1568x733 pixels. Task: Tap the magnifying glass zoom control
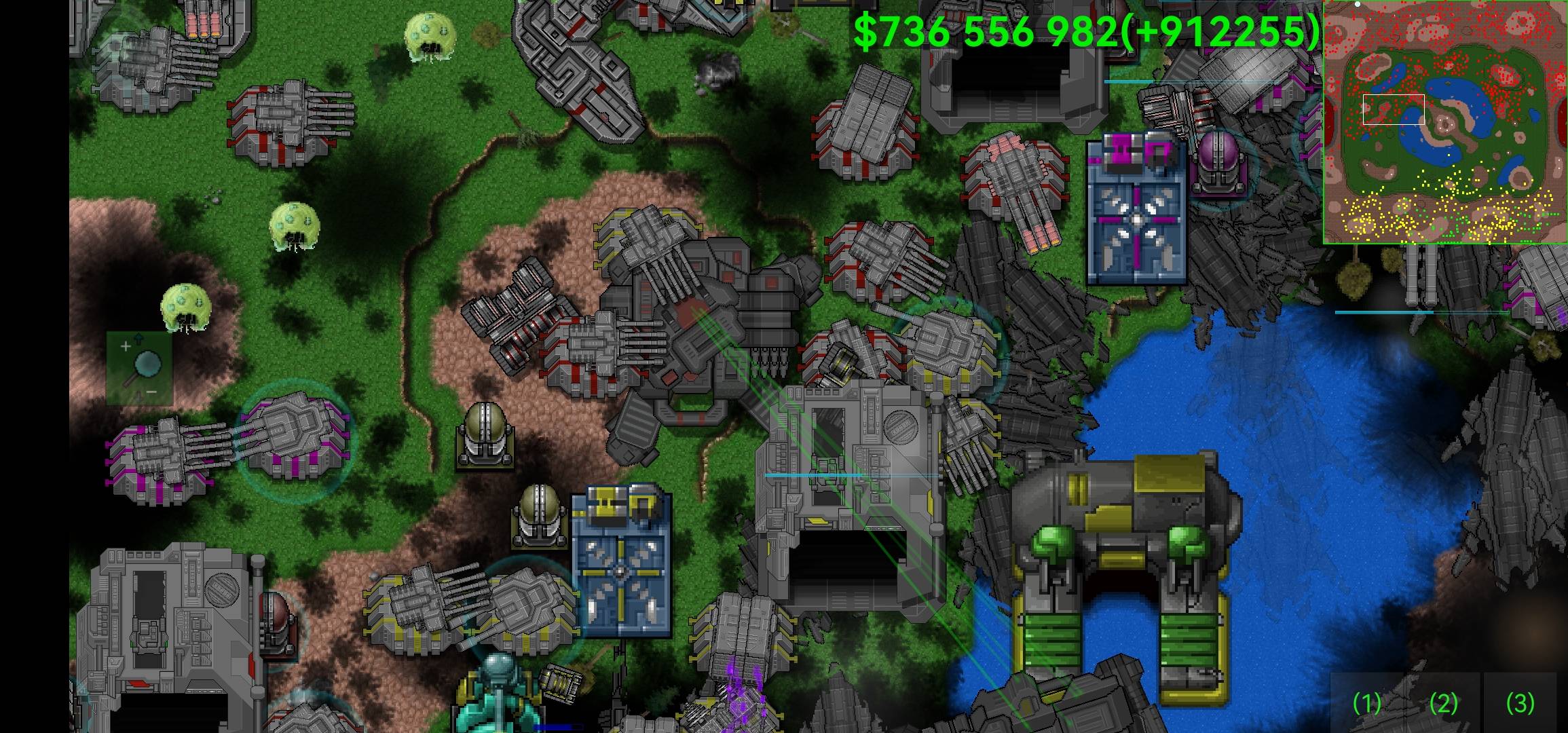[139, 369]
